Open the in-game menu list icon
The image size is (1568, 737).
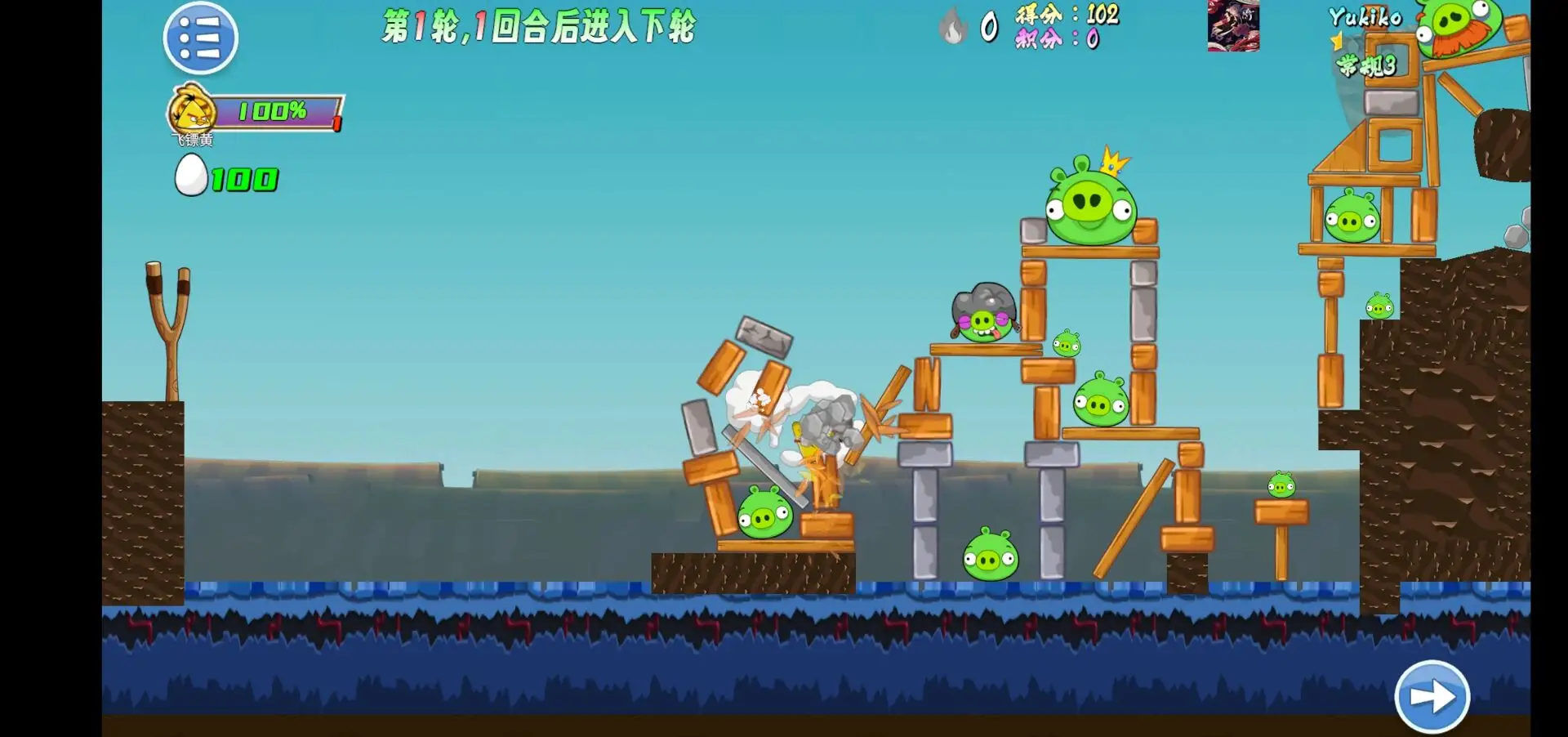point(200,38)
